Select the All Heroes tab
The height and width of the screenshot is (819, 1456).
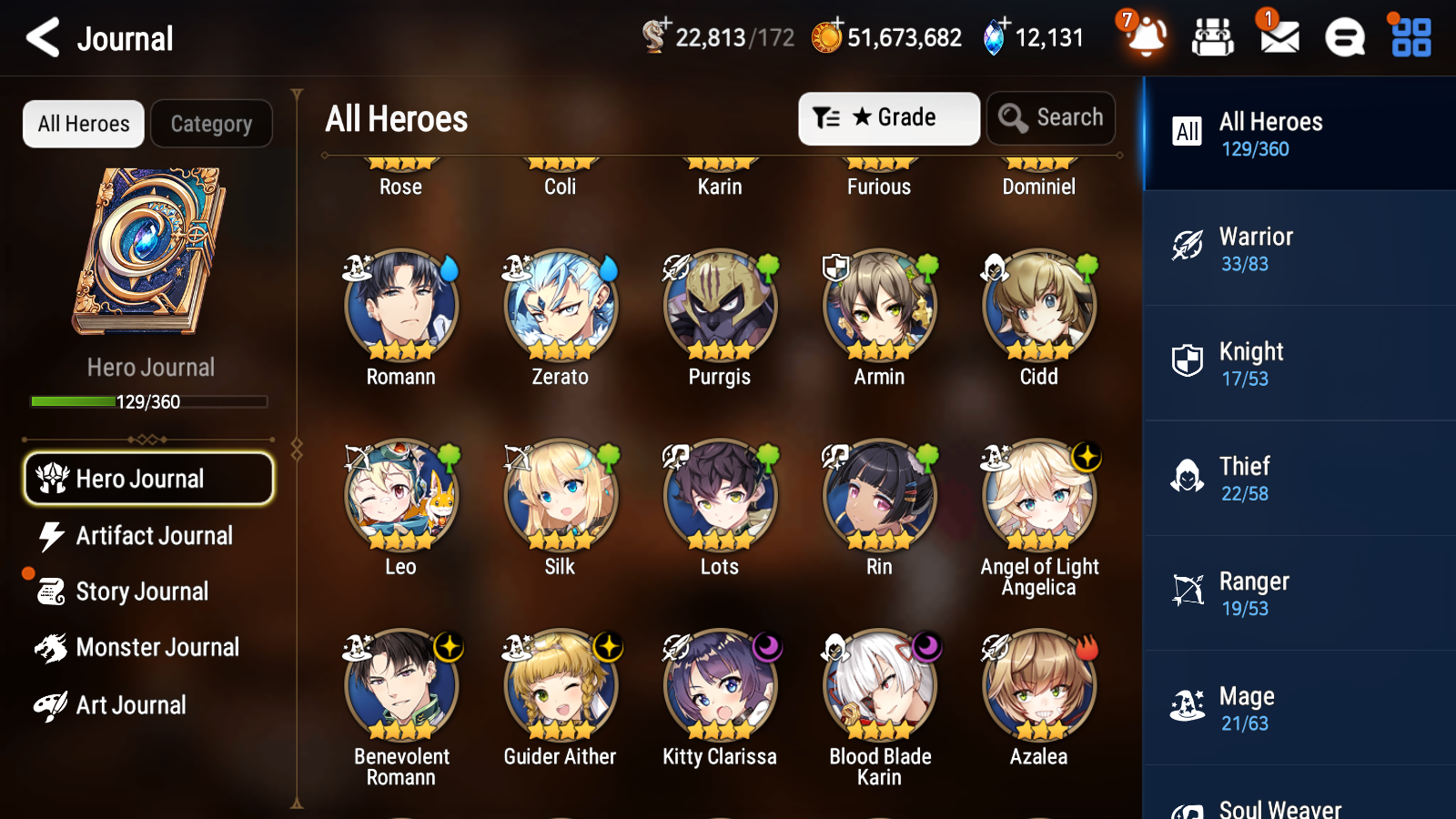[x=83, y=124]
